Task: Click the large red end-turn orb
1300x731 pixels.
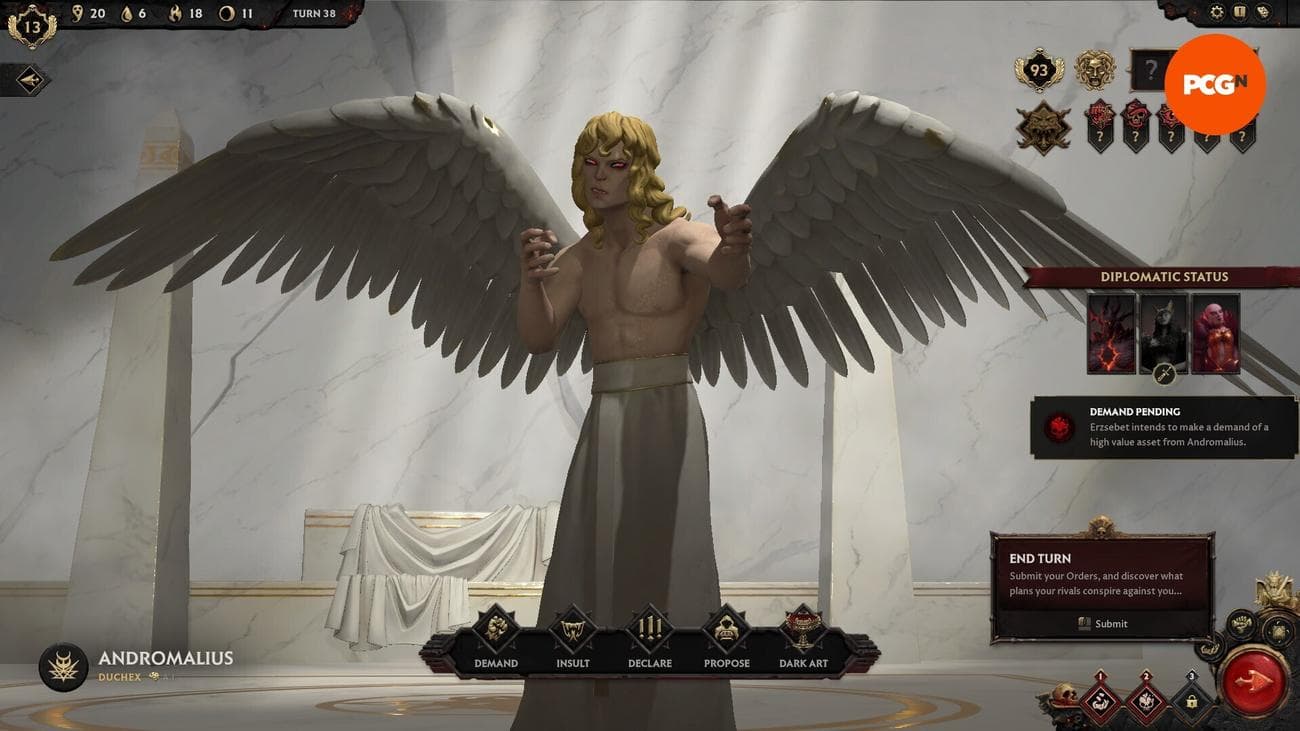Action: point(1255,680)
